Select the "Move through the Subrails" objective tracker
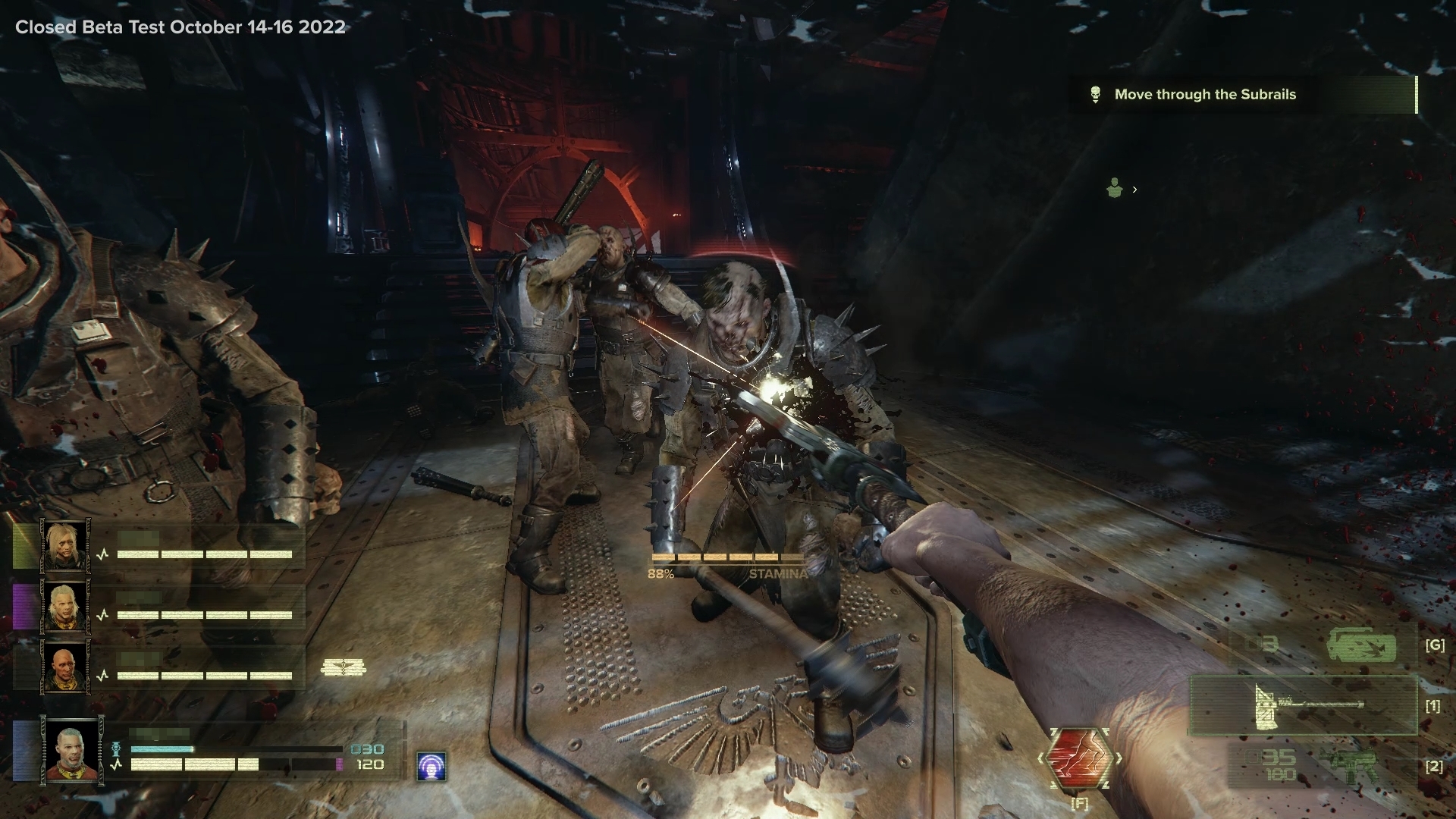 (x=1204, y=95)
